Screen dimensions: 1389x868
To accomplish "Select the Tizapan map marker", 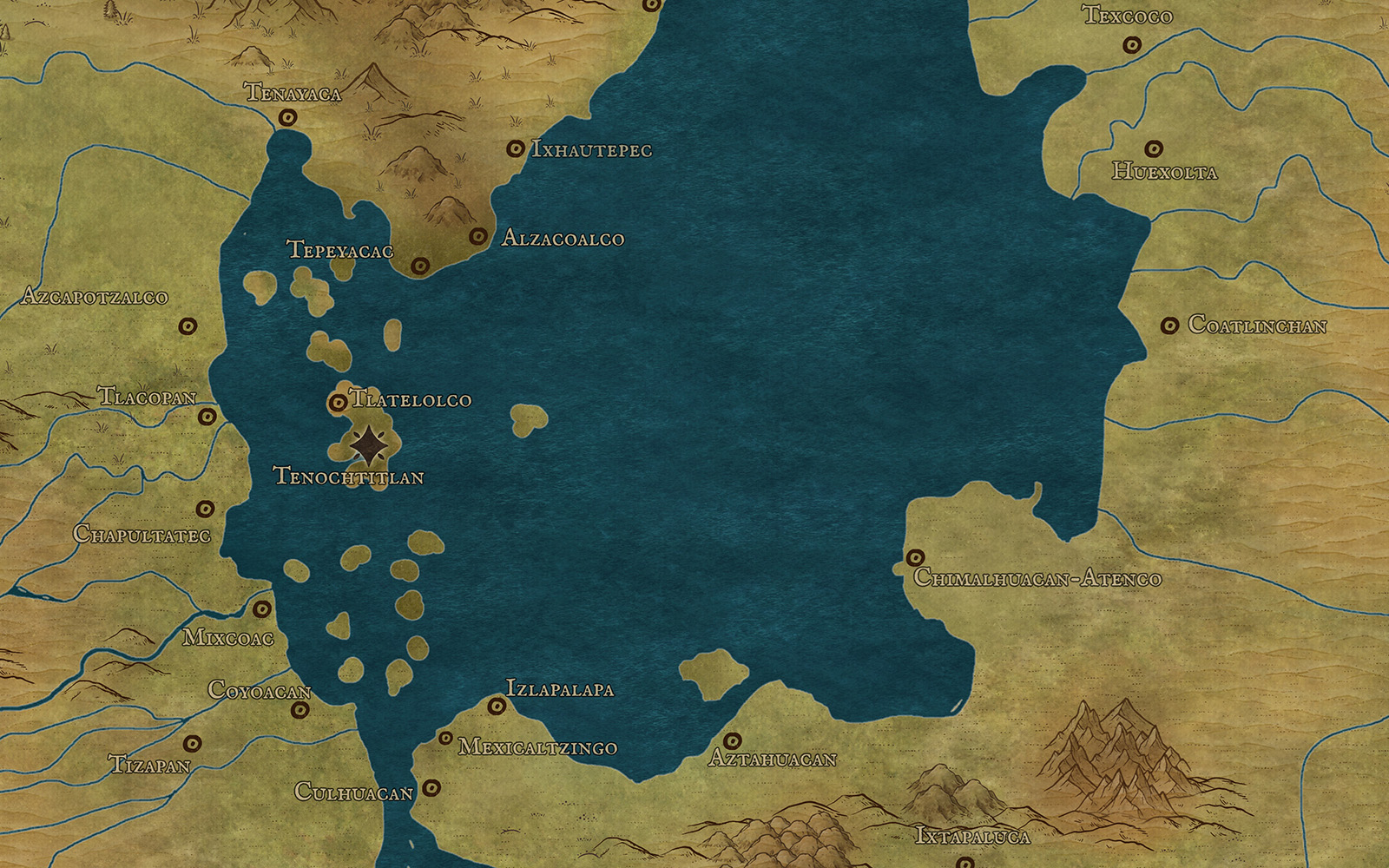I will (x=193, y=744).
